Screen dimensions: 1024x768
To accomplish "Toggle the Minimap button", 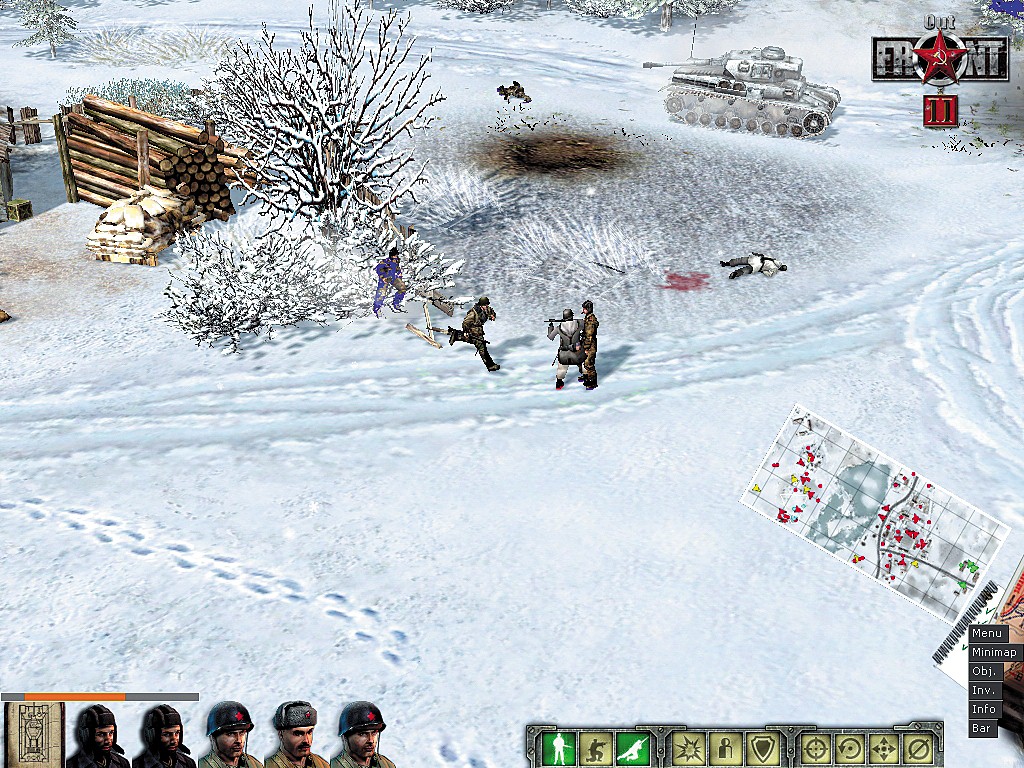I will click(993, 652).
